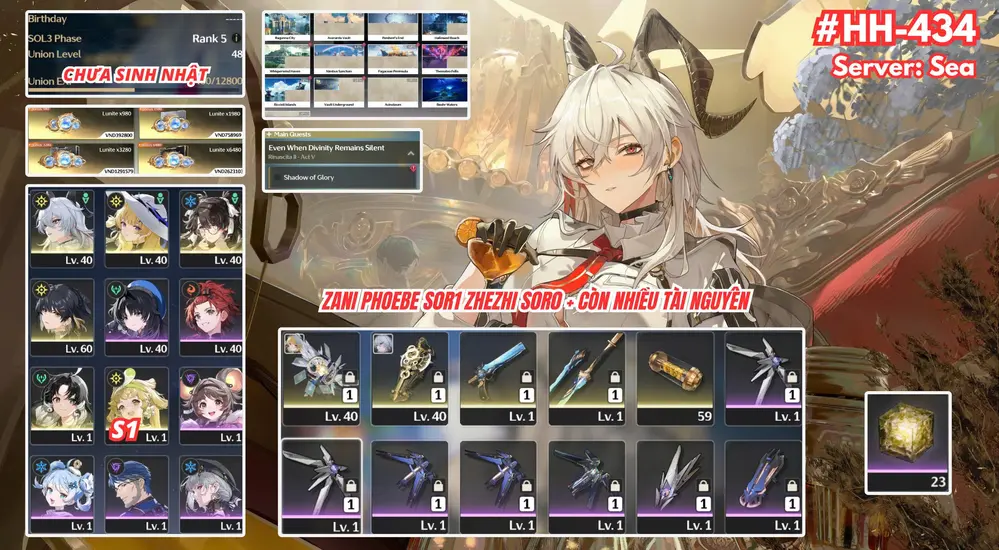Open the Ragunna City map thumbnail
The height and width of the screenshot is (550, 999).
pyautogui.click(x=288, y=27)
